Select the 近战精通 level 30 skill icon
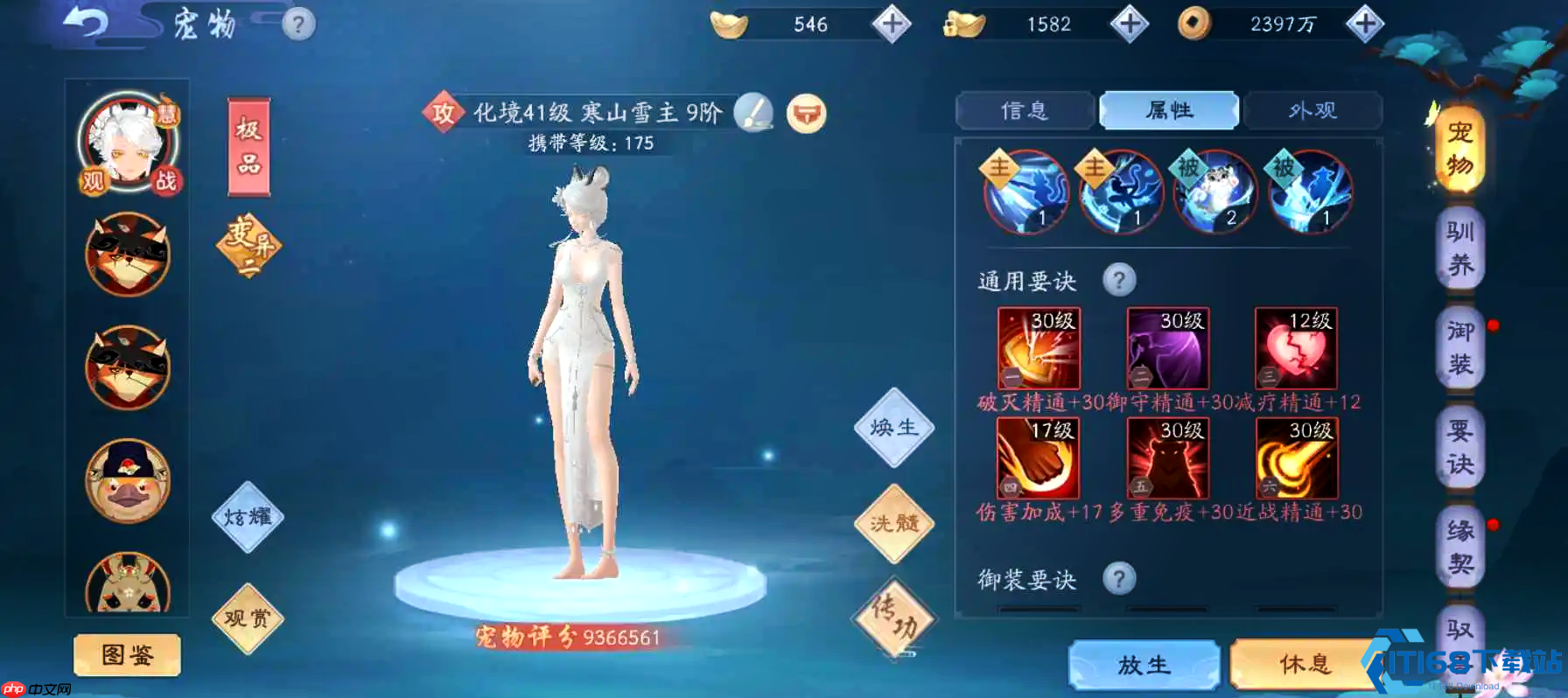This screenshot has height=698, width=1568. point(1293,457)
